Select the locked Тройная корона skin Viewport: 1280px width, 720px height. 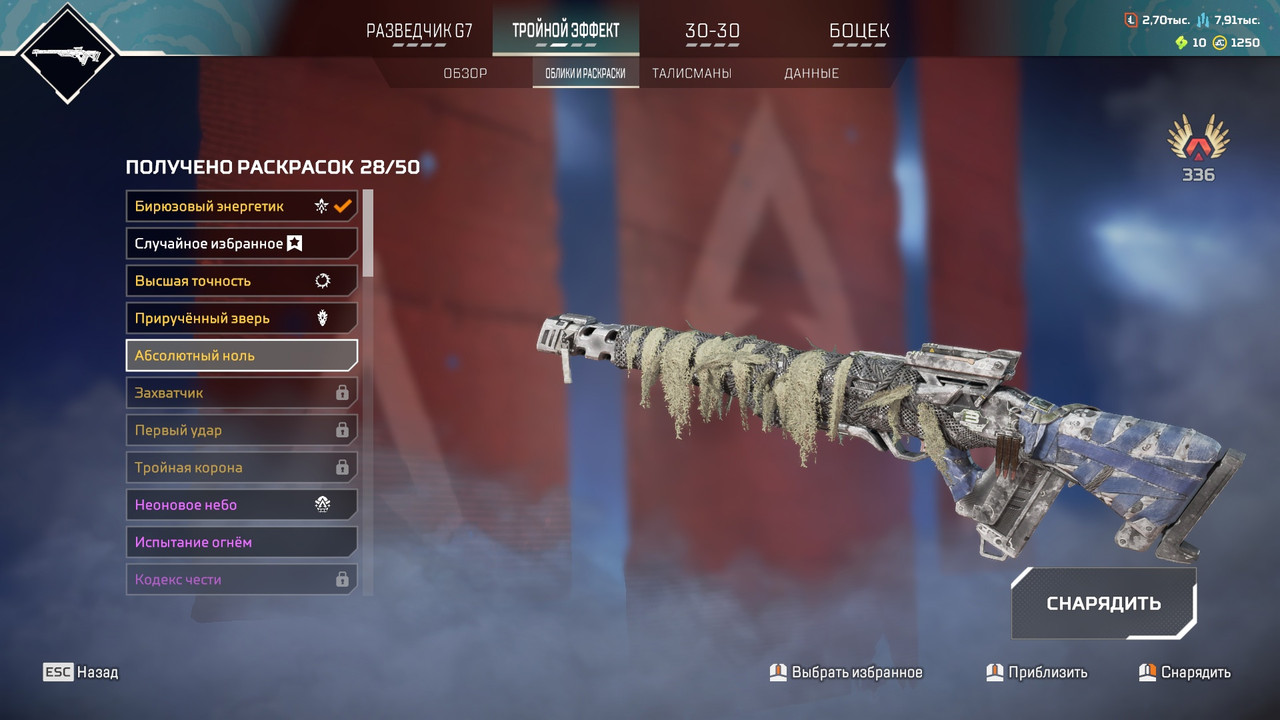coord(241,467)
